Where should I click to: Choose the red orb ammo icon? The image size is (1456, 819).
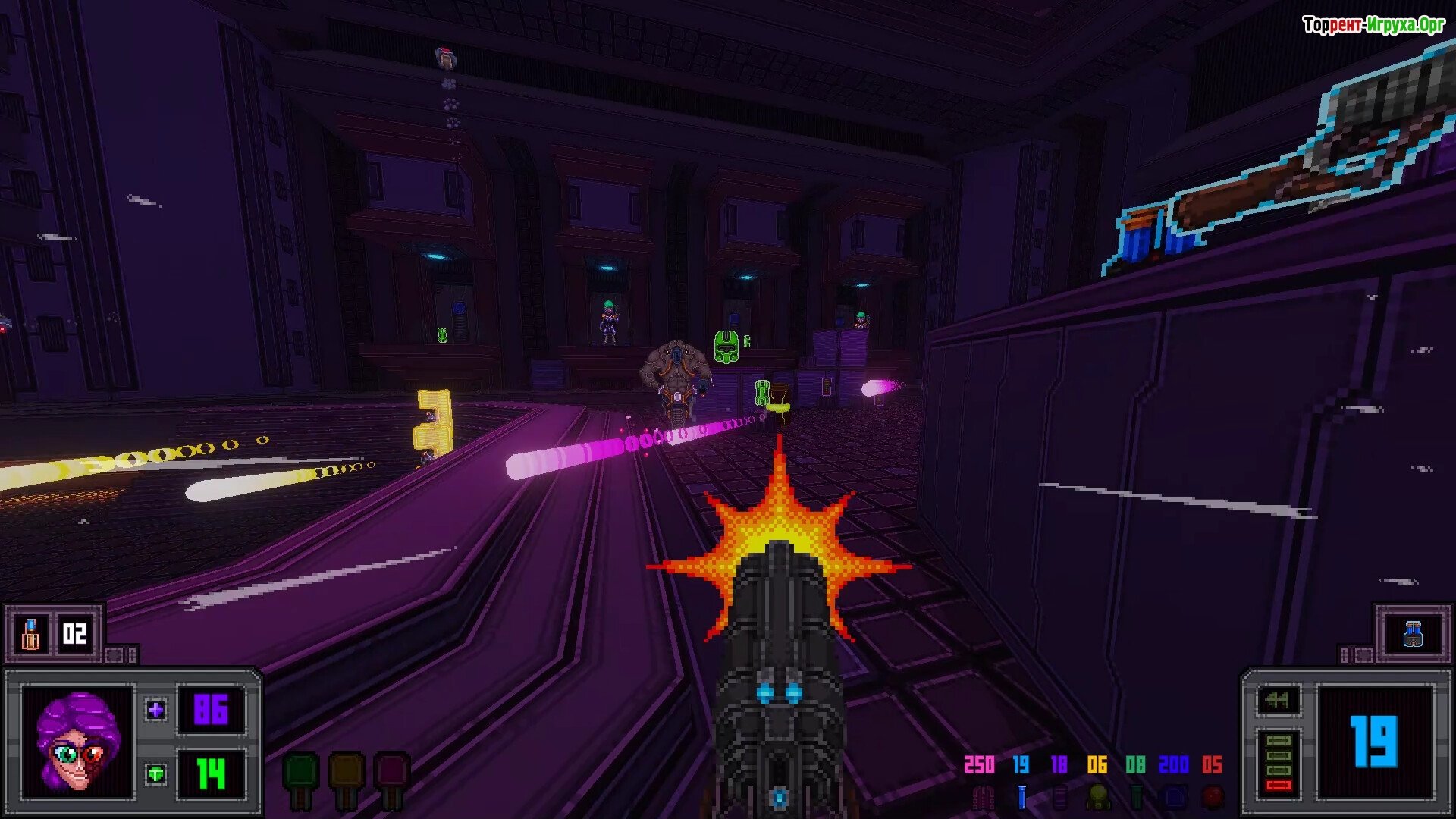pyautogui.click(x=1213, y=797)
